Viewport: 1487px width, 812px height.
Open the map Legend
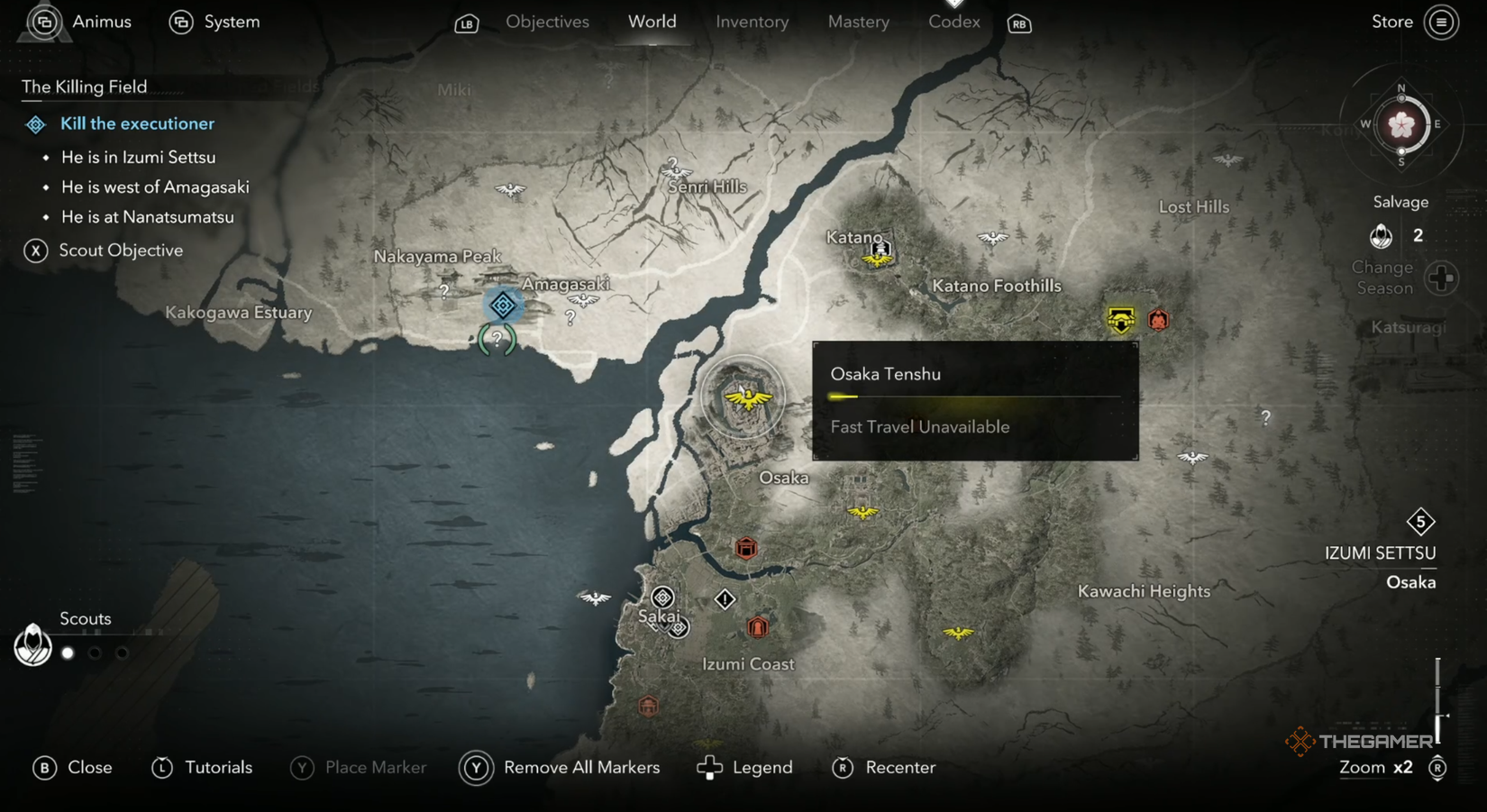tap(762, 767)
